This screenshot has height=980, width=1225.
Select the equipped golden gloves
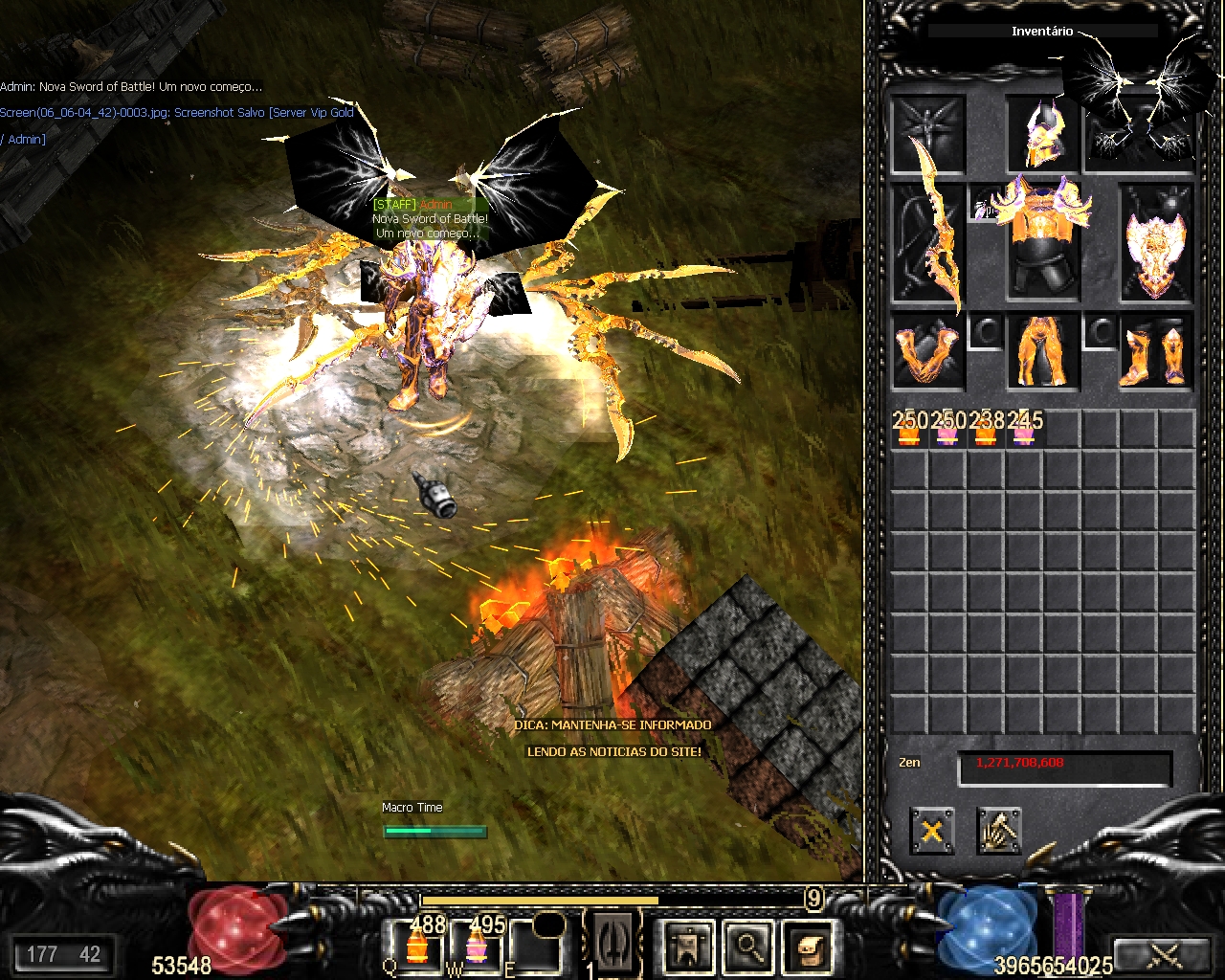pos(927,353)
